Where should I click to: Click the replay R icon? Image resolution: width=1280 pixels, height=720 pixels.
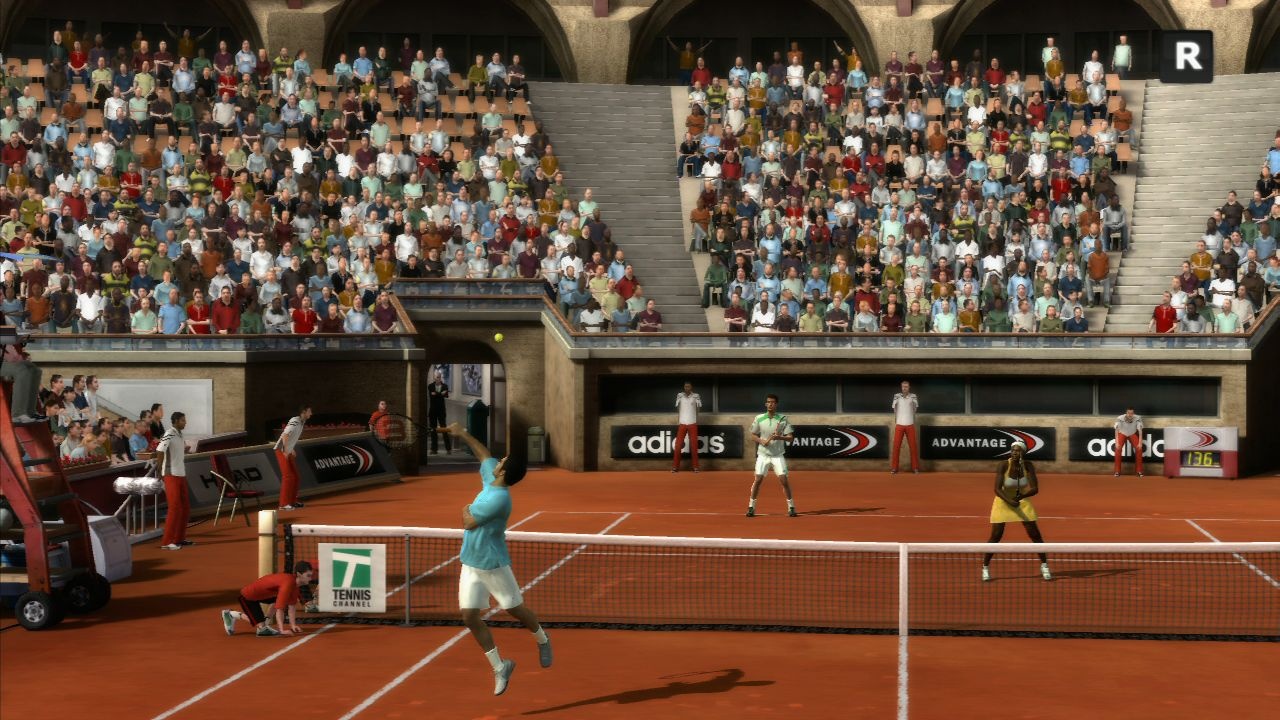pyautogui.click(x=1186, y=57)
